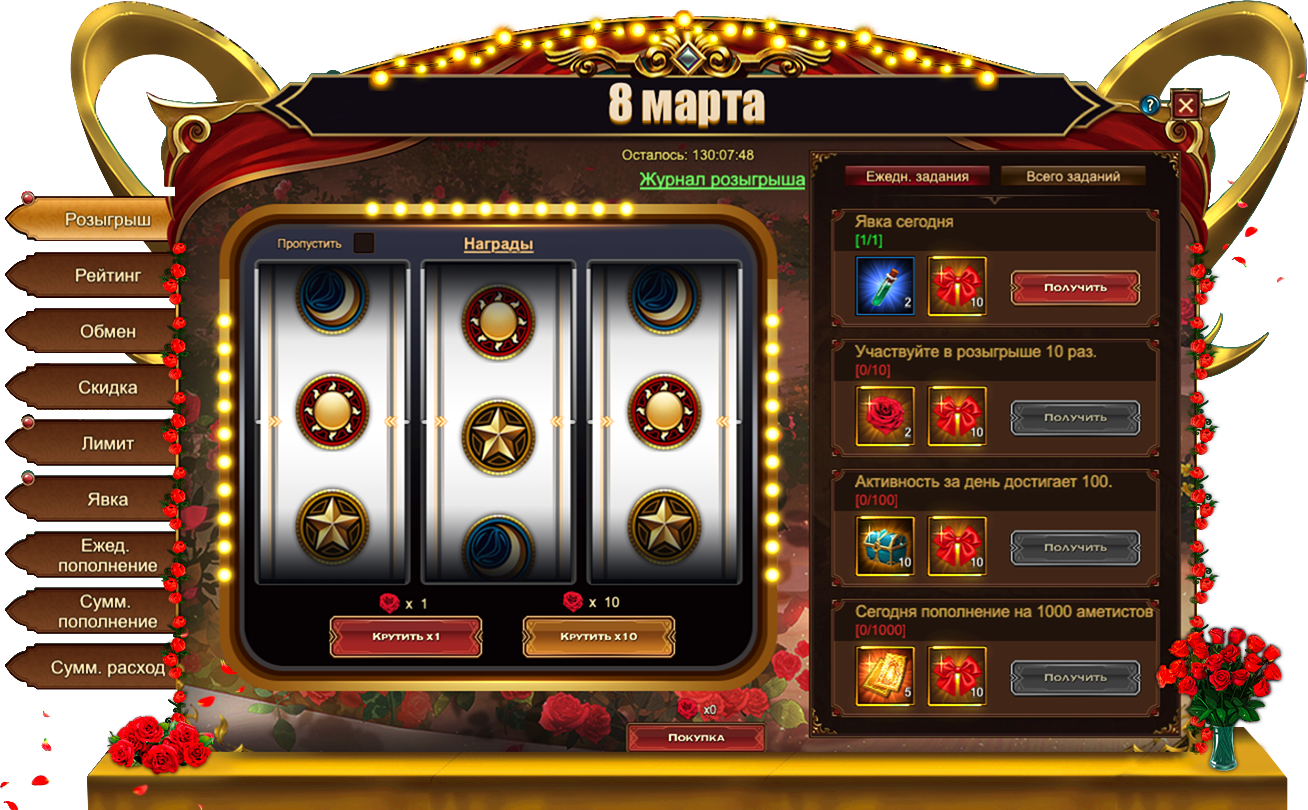The width and height of the screenshot is (1308, 810).
Task: Select the Ежедн. задания tab
Action: (x=917, y=176)
